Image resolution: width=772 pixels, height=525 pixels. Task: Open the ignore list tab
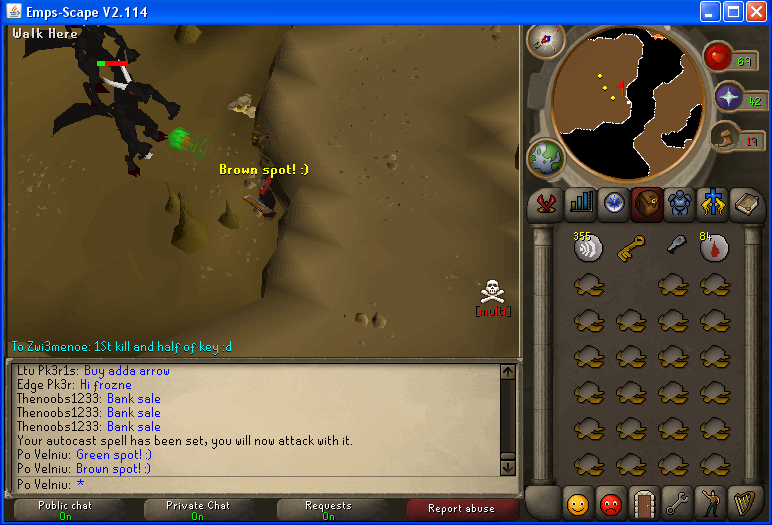coord(613,501)
